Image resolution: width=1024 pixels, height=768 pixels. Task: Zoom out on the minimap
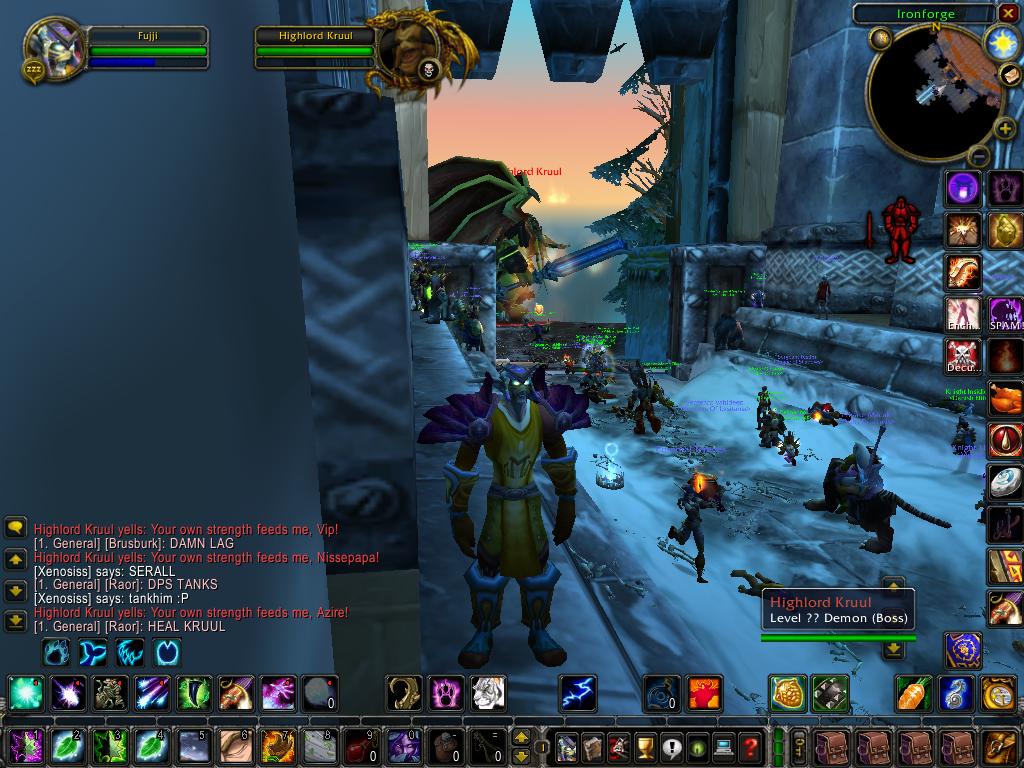coord(979,156)
